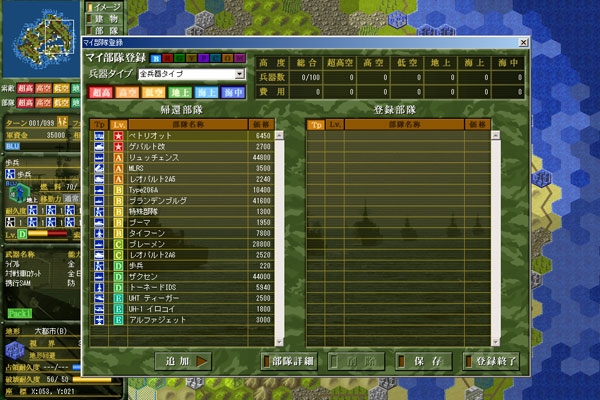This screenshot has width=600, height=400.
Task: Close the マイ部隊登録 window
Action: (x=523, y=42)
